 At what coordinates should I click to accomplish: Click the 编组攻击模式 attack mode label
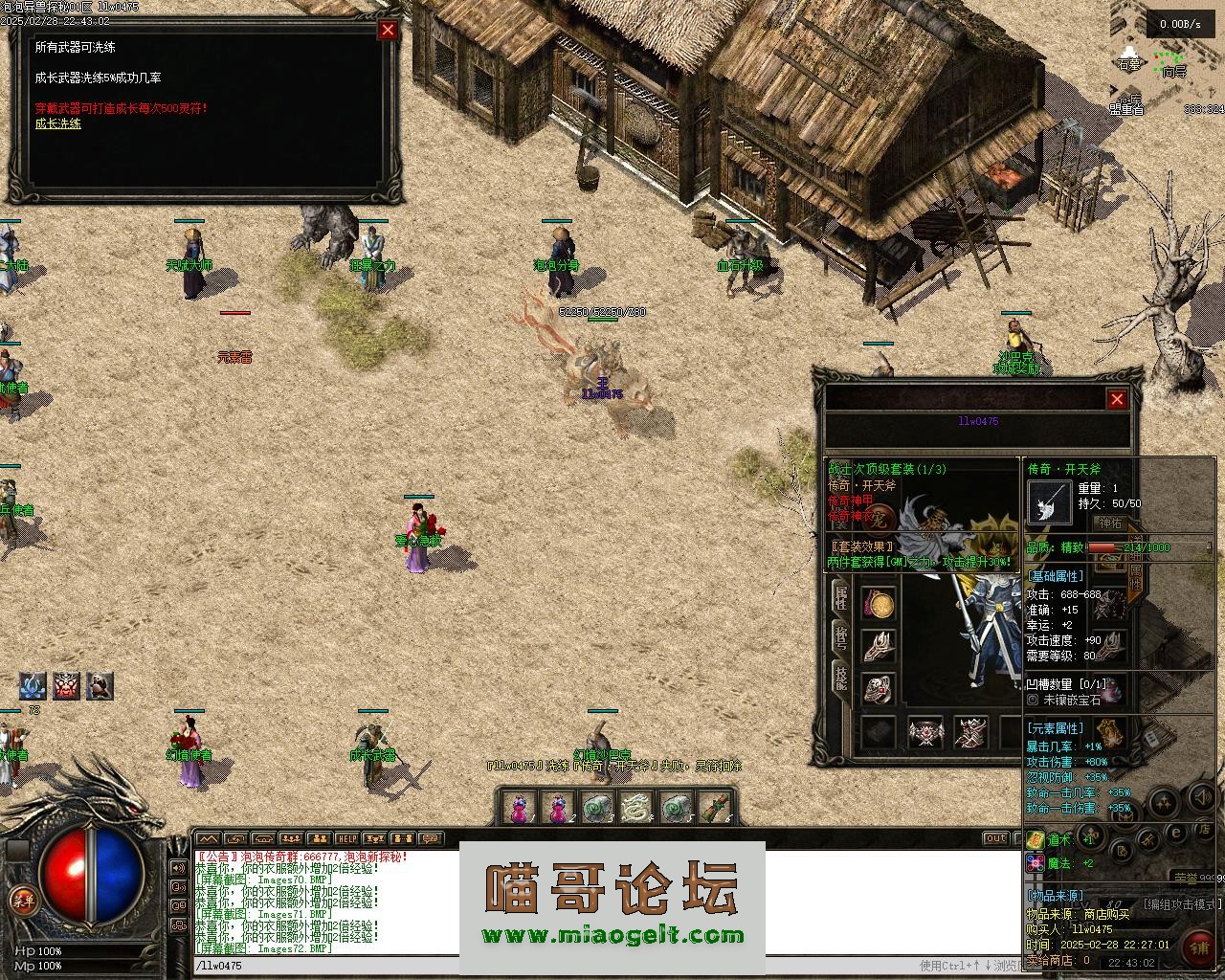point(1182,903)
